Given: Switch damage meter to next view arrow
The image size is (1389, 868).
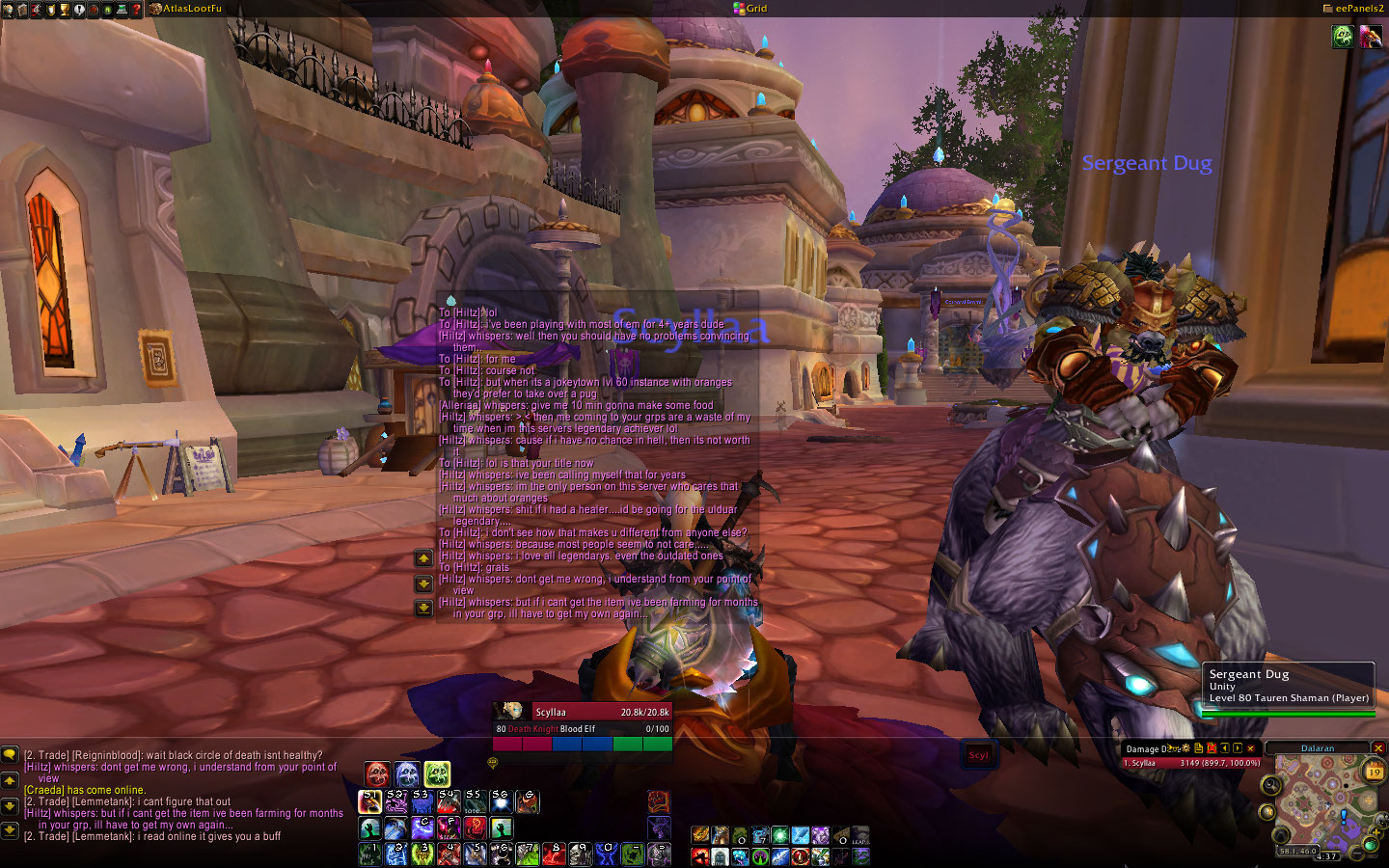Looking at the screenshot, I should coord(1238,748).
